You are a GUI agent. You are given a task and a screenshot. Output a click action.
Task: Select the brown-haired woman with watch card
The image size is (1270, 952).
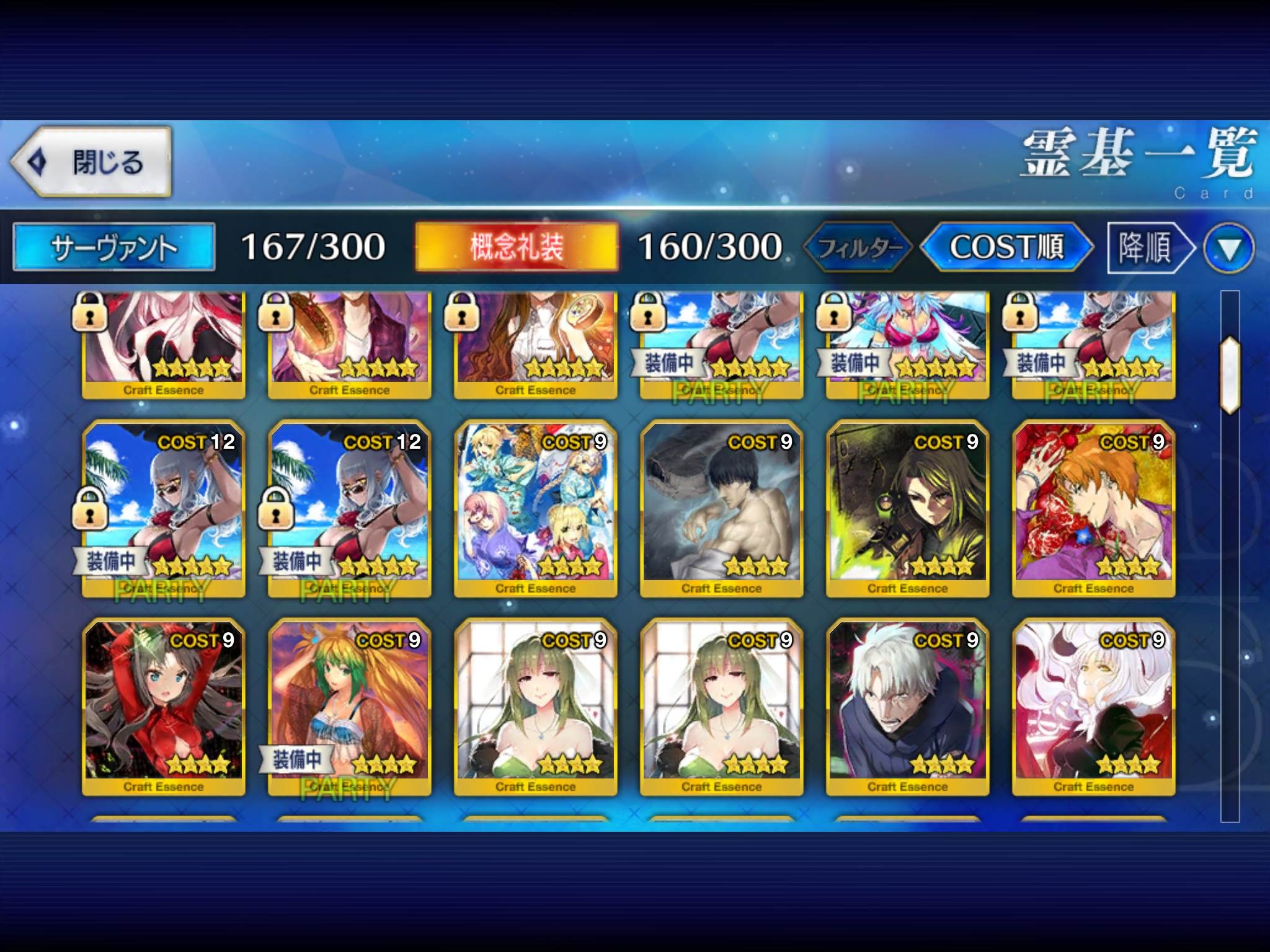[x=536, y=344]
